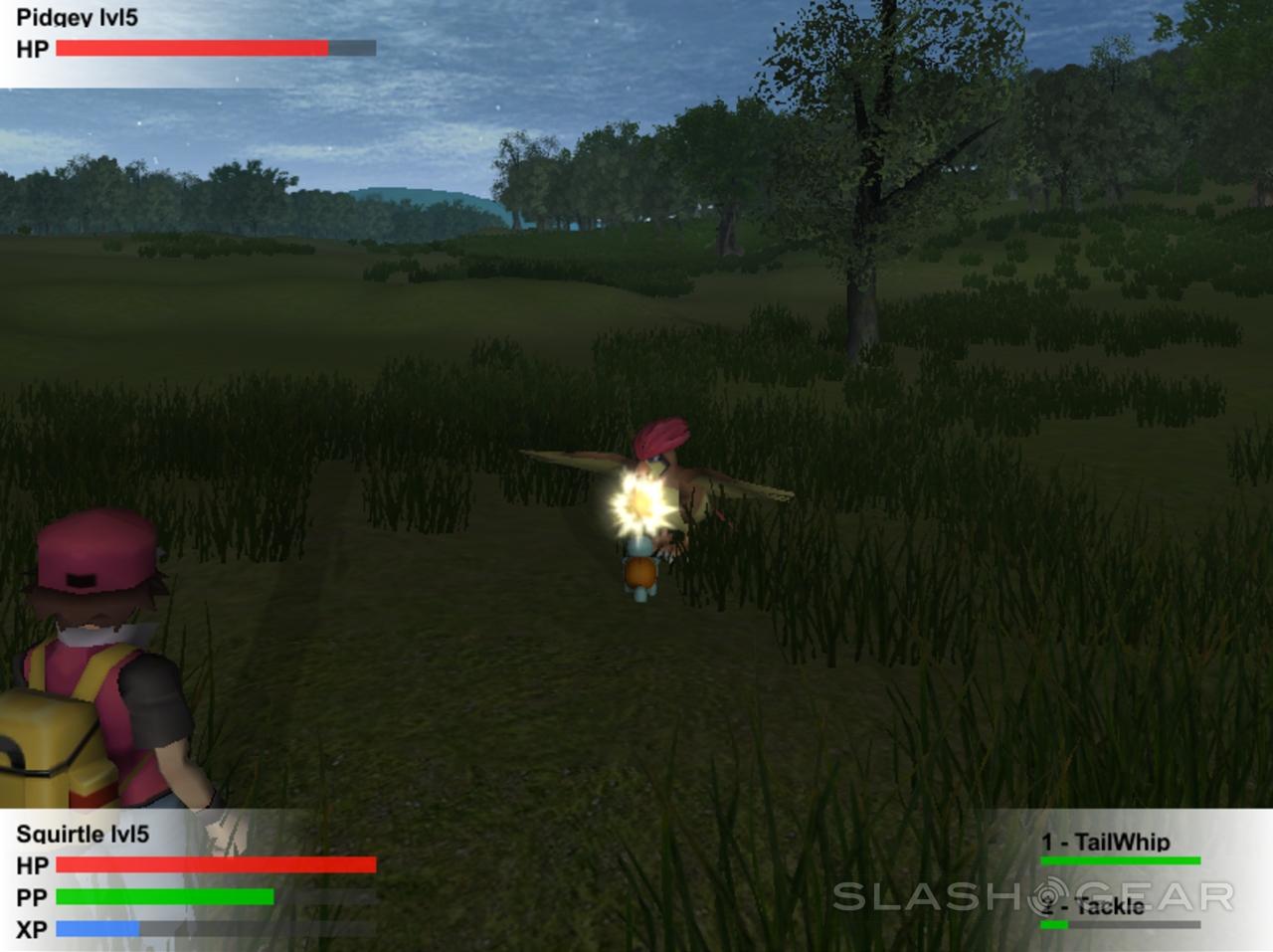Choose the Tackle attack
Viewport: 1273px width, 952px height.
click(1096, 905)
